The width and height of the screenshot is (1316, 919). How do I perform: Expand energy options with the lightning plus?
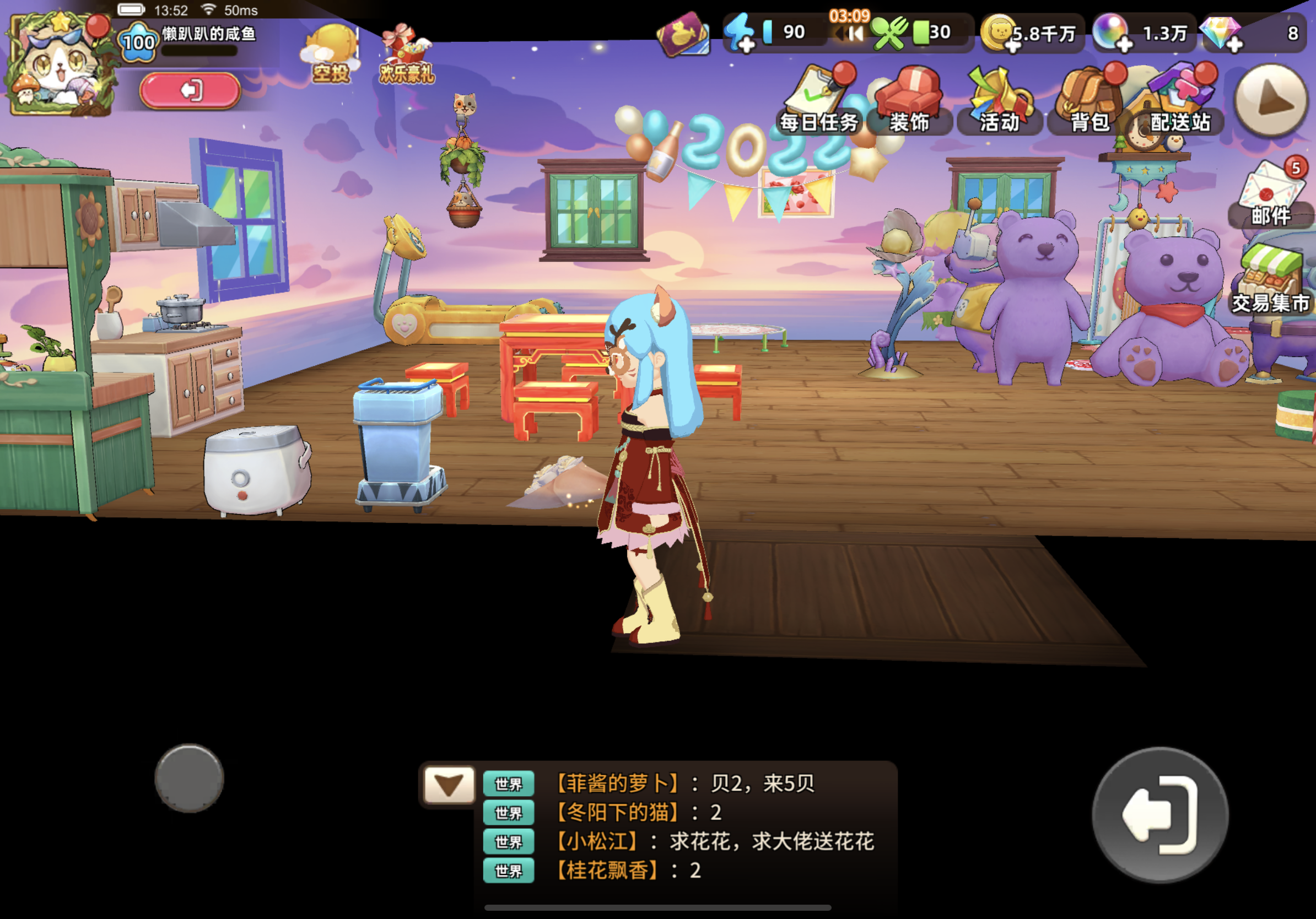pos(746,46)
